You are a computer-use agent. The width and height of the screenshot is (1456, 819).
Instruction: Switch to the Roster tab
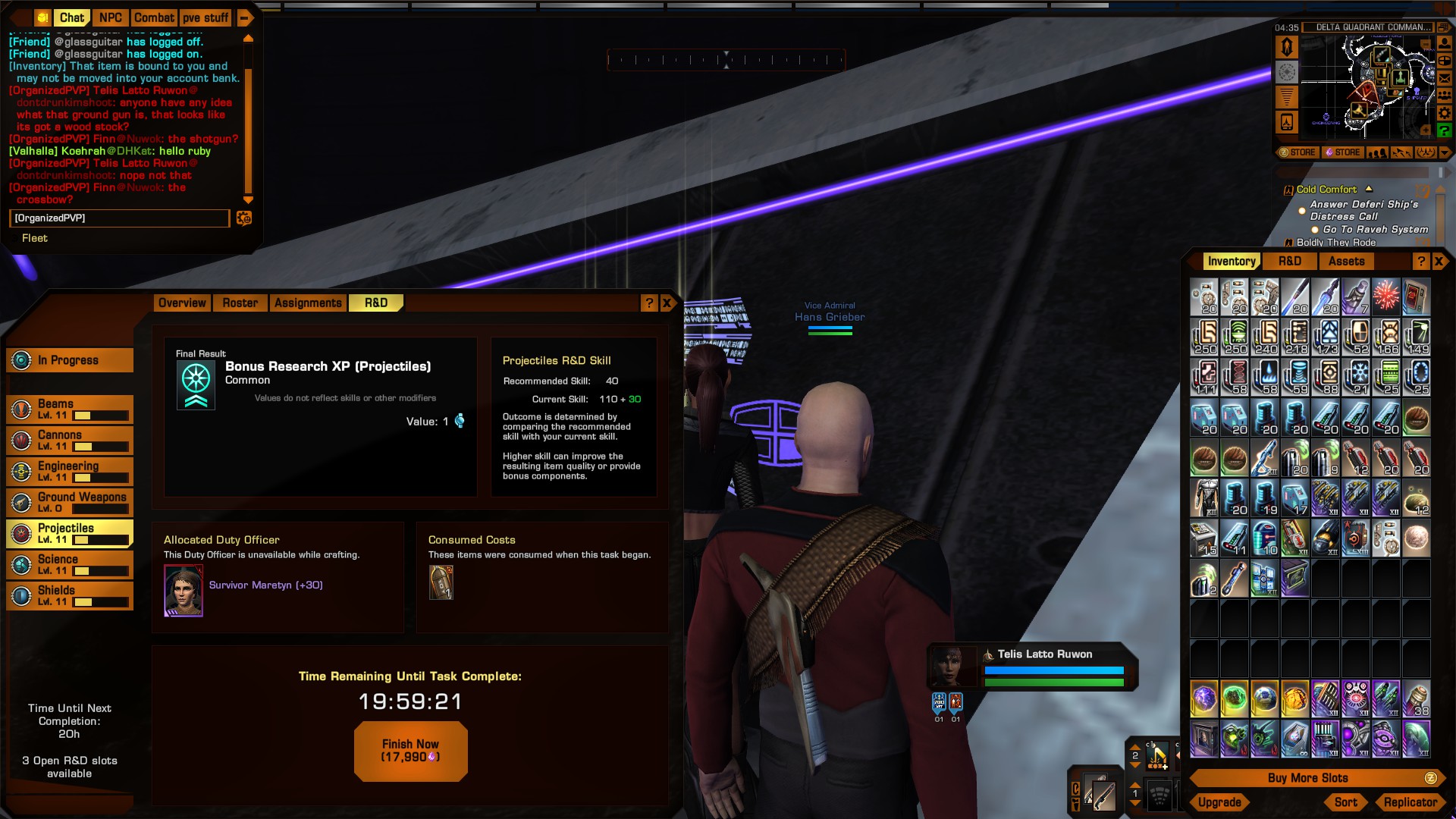(240, 303)
